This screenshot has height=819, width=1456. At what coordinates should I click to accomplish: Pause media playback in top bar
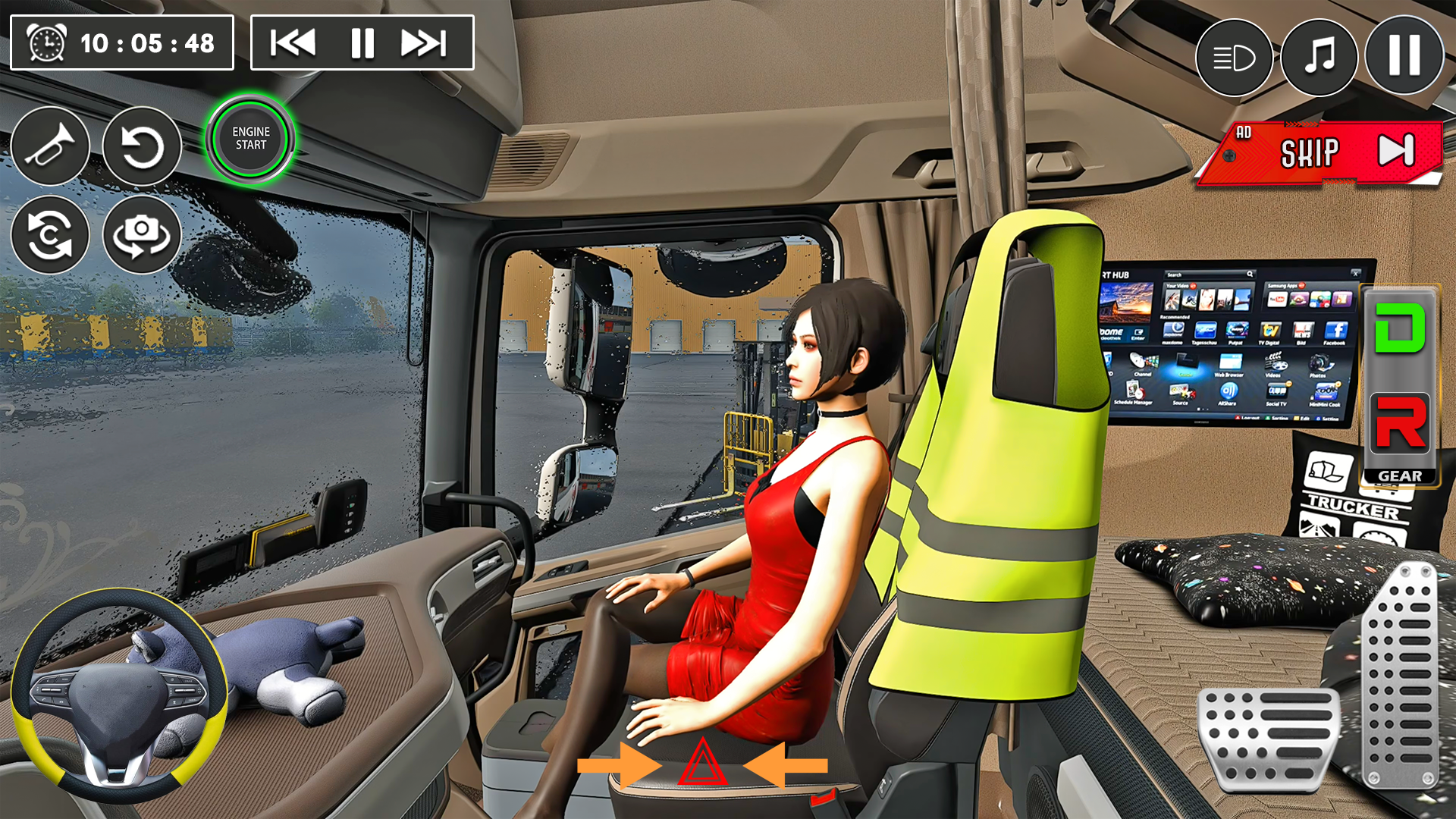[x=362, y=42]
